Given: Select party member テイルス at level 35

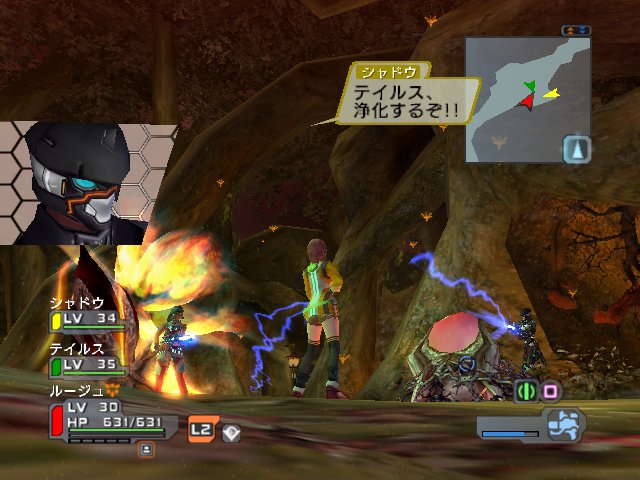Looking at the screenshot, I should [91, 357].
